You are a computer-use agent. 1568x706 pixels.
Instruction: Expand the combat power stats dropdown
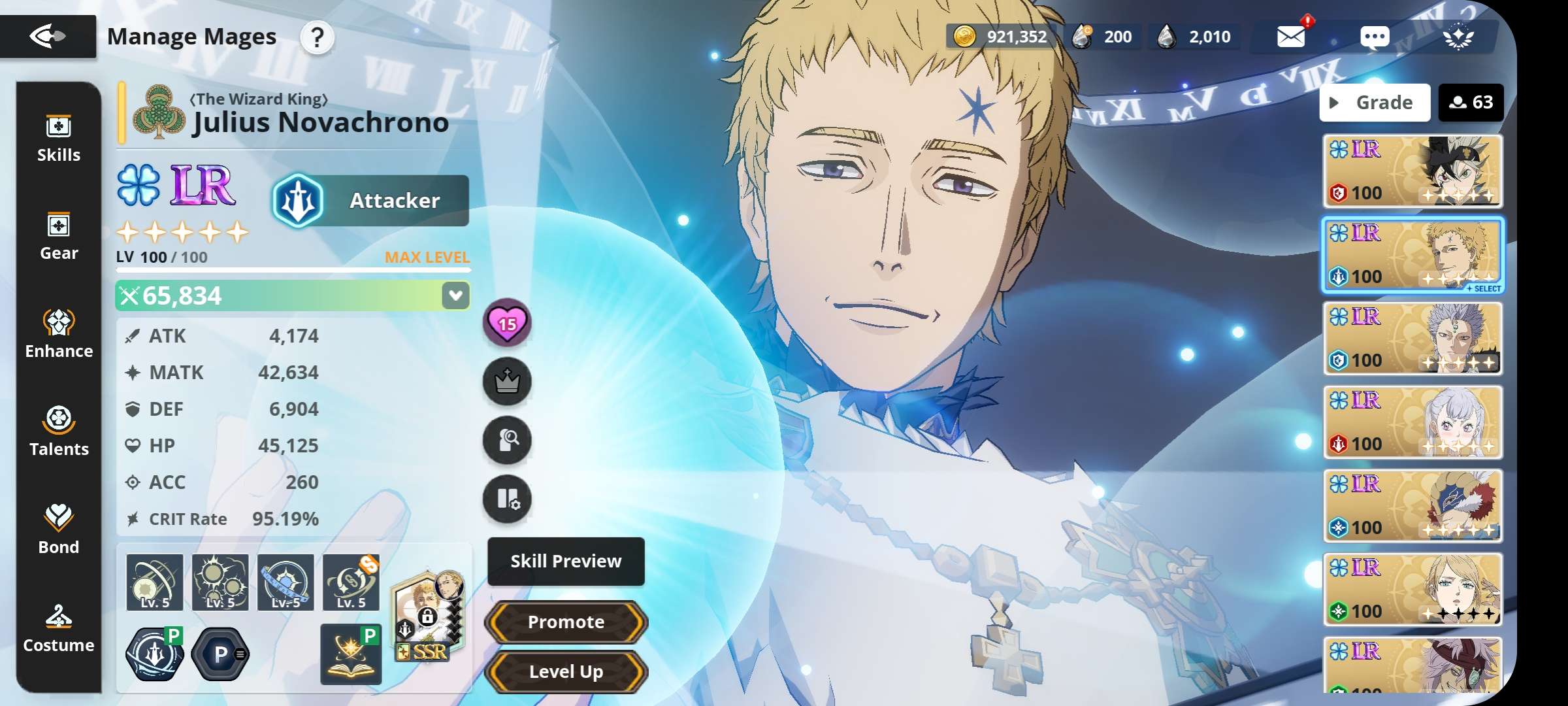pyautogui.click(x=455, y=295)
